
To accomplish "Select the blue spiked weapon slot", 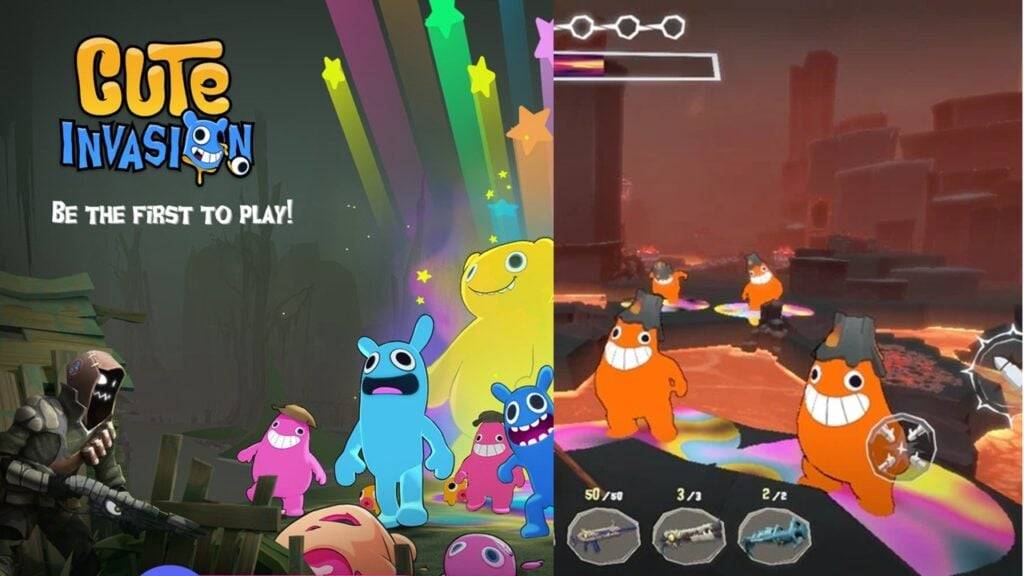I will (x=773, y=533).
